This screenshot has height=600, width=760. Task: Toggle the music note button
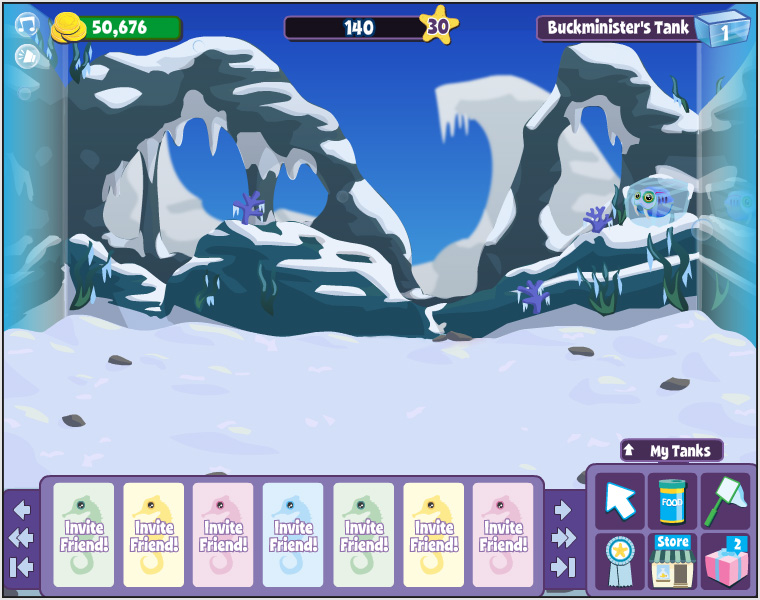point(26,25)
